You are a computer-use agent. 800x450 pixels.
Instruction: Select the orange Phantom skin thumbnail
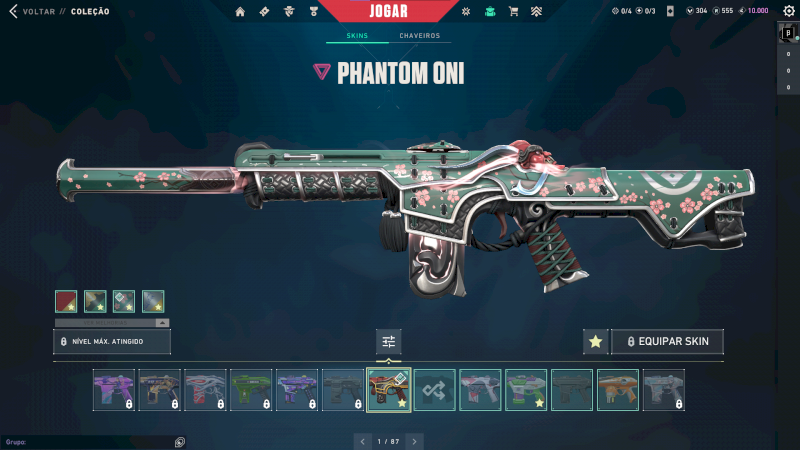pyautogui.click(x=617, y=390)
